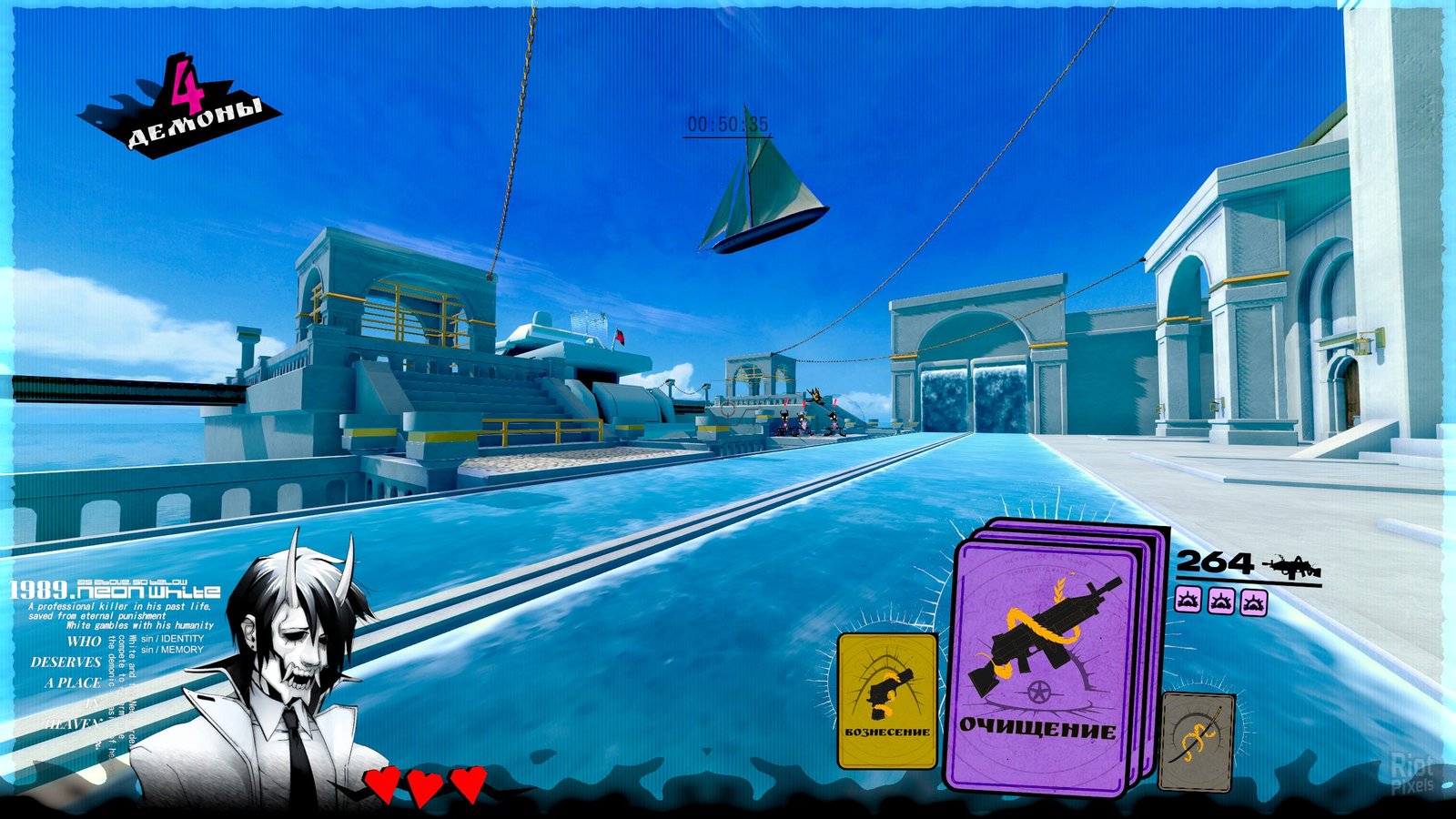This screenshot has width=1456, height=819.
Task: Choose the yellow Вознесение pistol card
Action: (x=886, y=700)
